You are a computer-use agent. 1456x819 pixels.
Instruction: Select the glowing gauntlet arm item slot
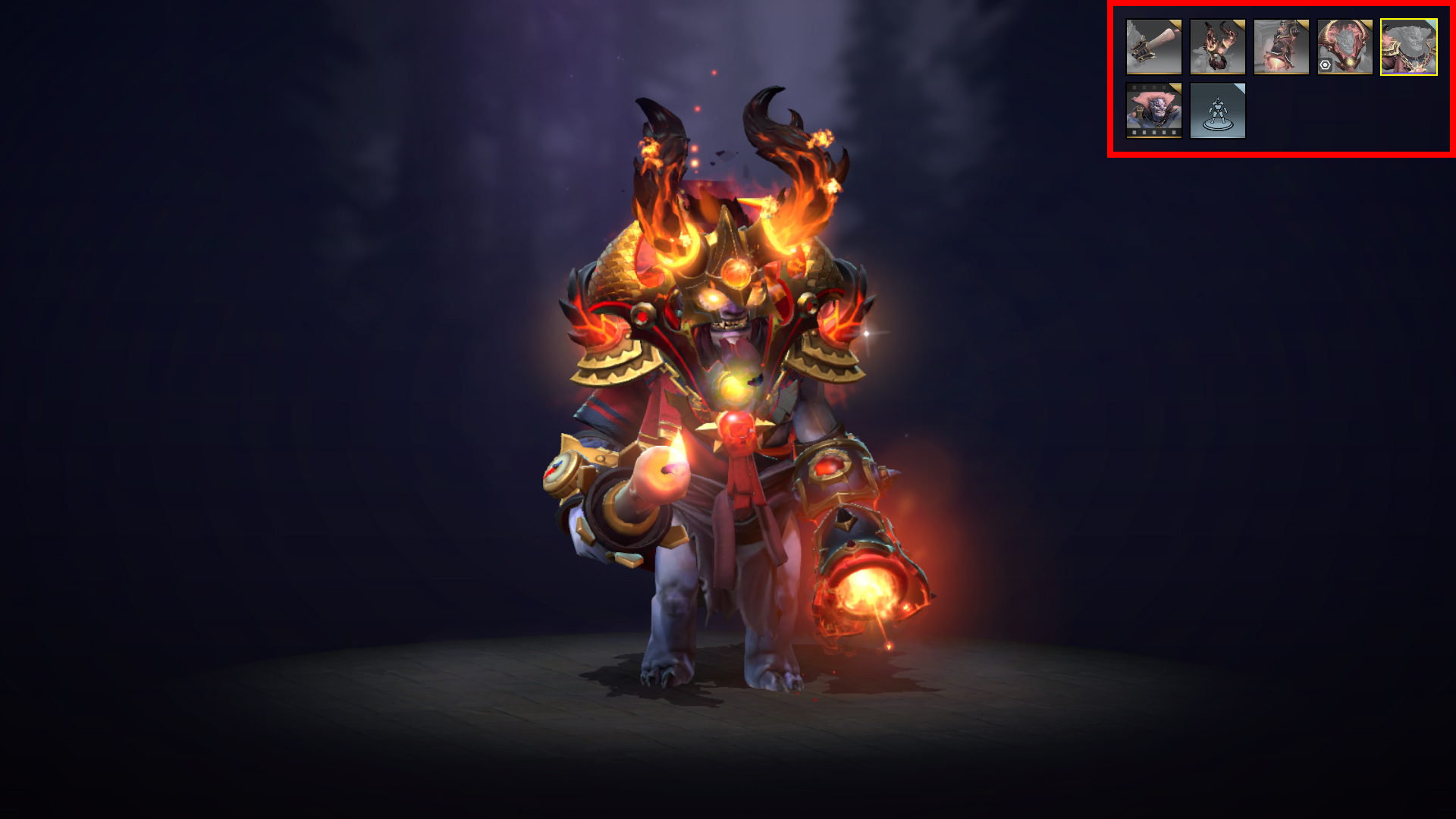pos(1282,46)
